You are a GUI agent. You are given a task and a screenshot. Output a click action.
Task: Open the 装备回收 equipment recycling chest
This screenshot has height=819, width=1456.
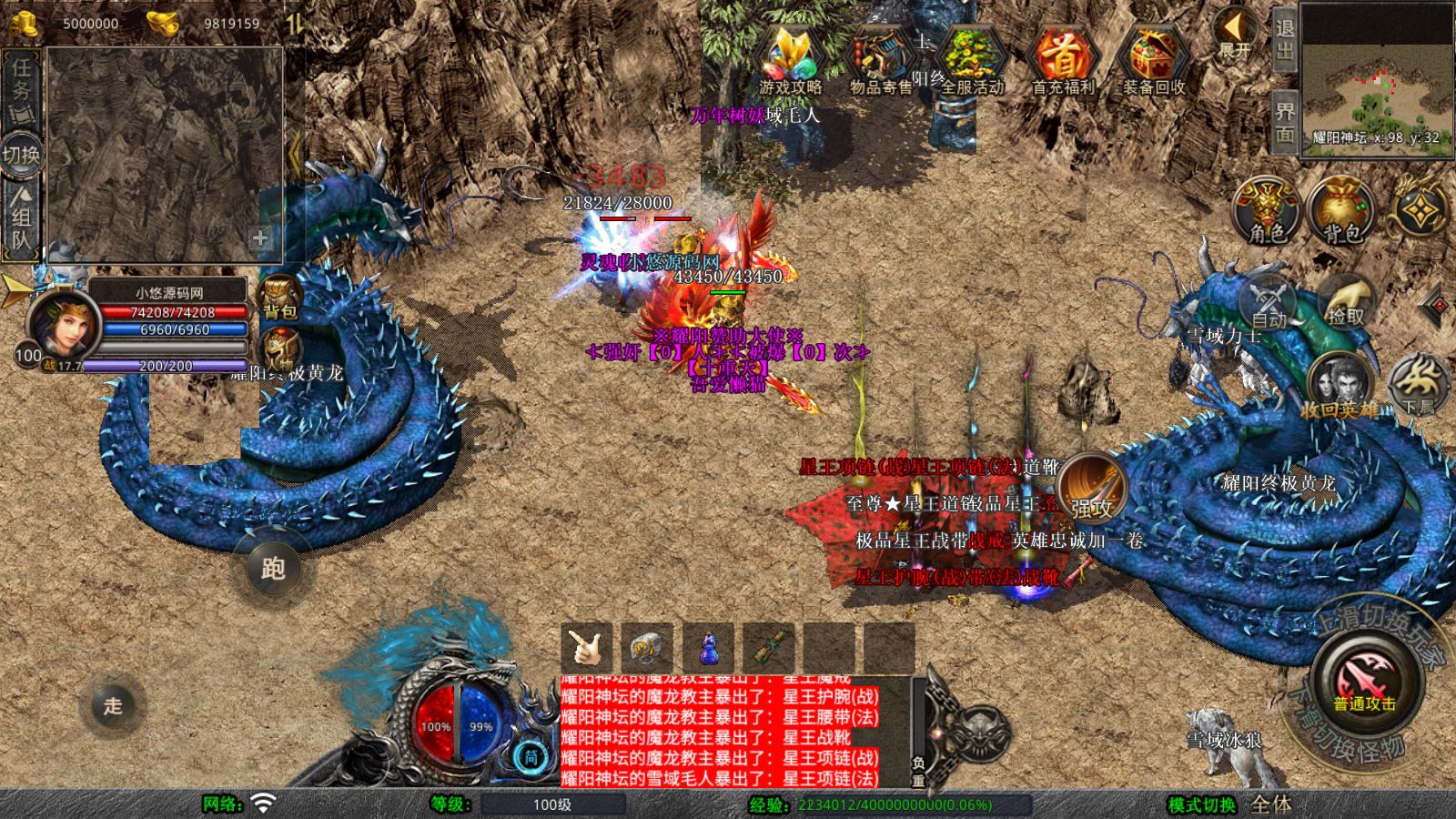tap(1153, 59)
